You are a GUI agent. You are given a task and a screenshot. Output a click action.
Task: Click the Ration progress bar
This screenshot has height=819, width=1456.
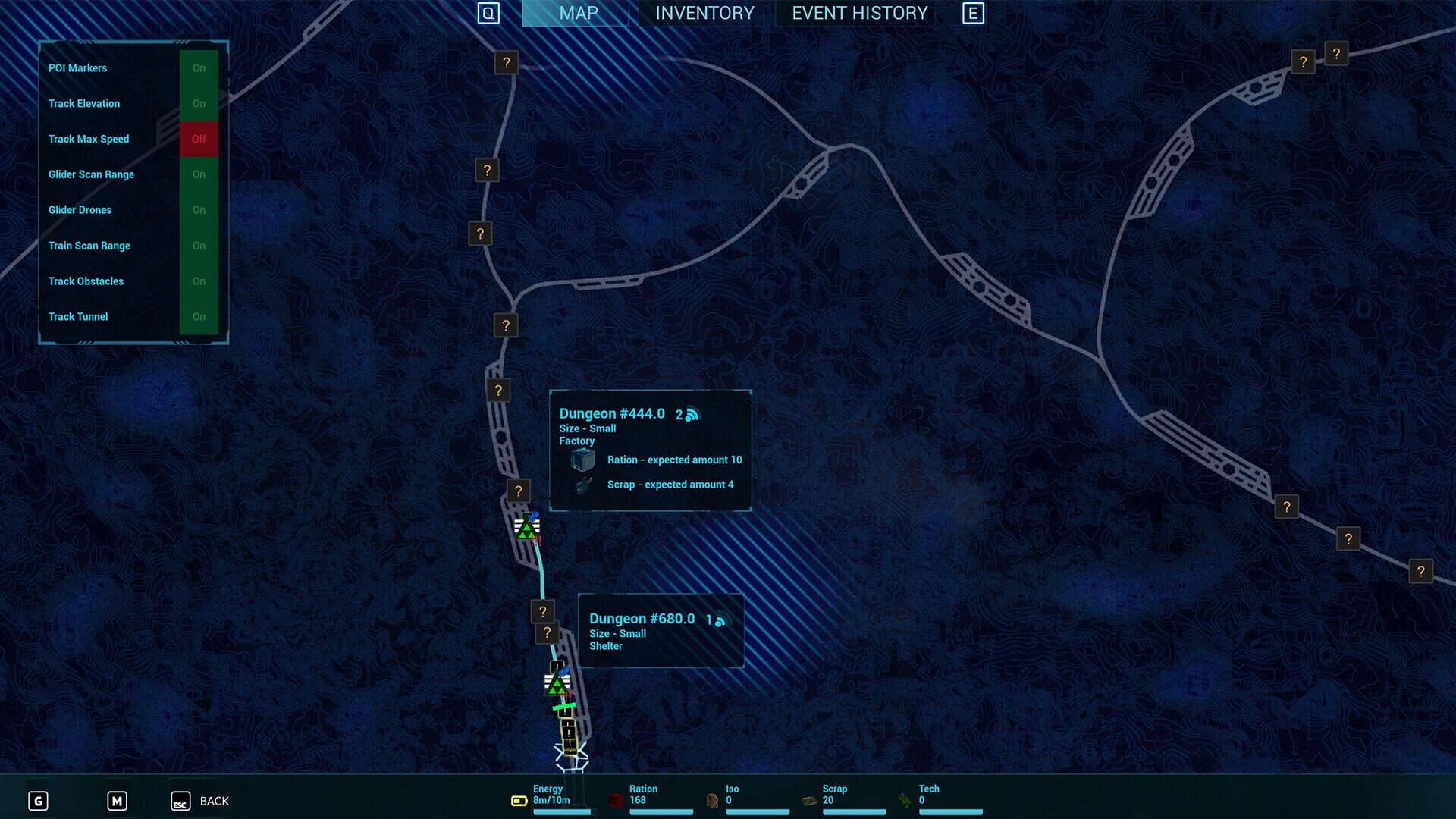coord(661,812)
